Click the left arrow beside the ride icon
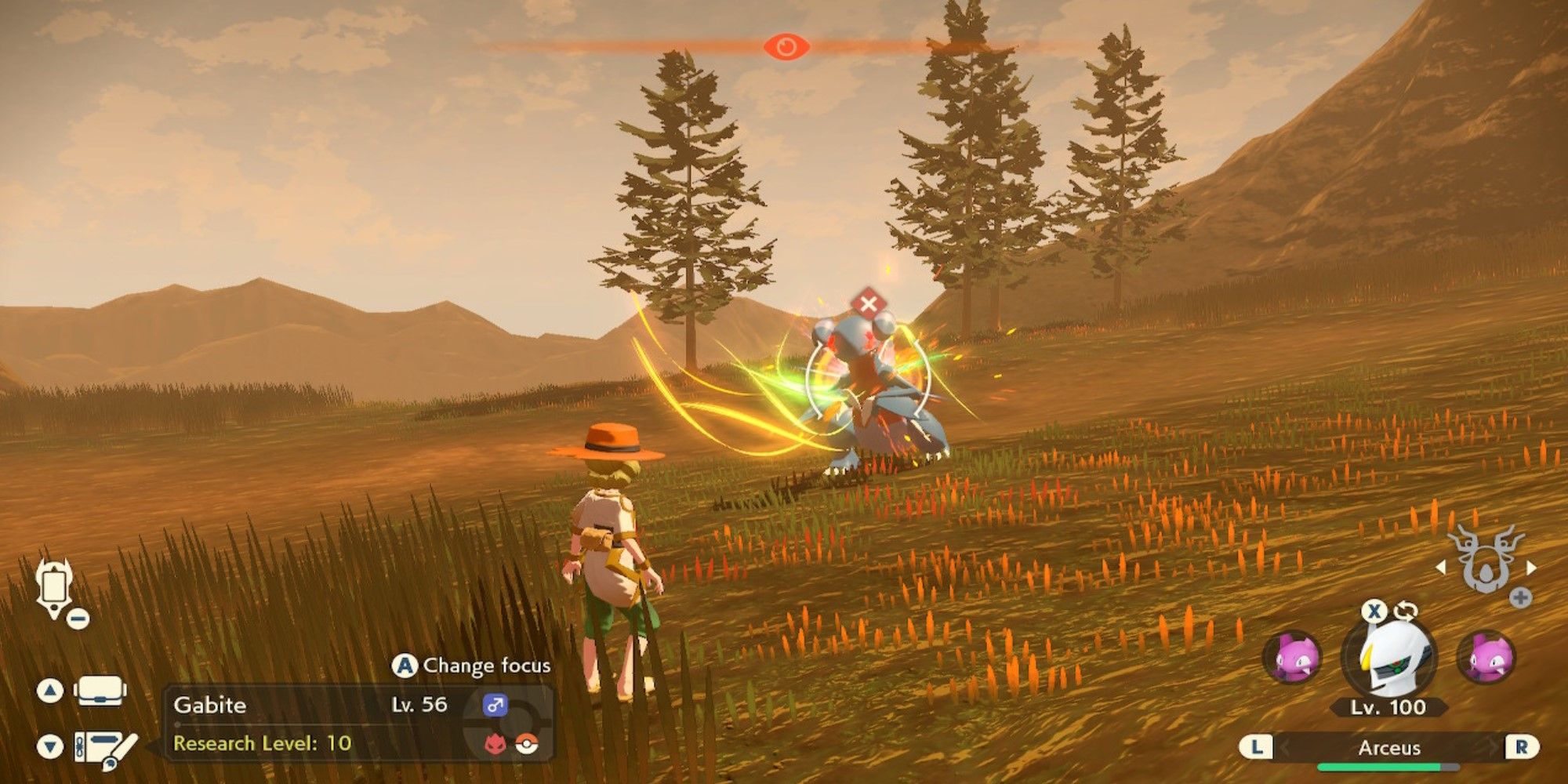 (1441, 566)
